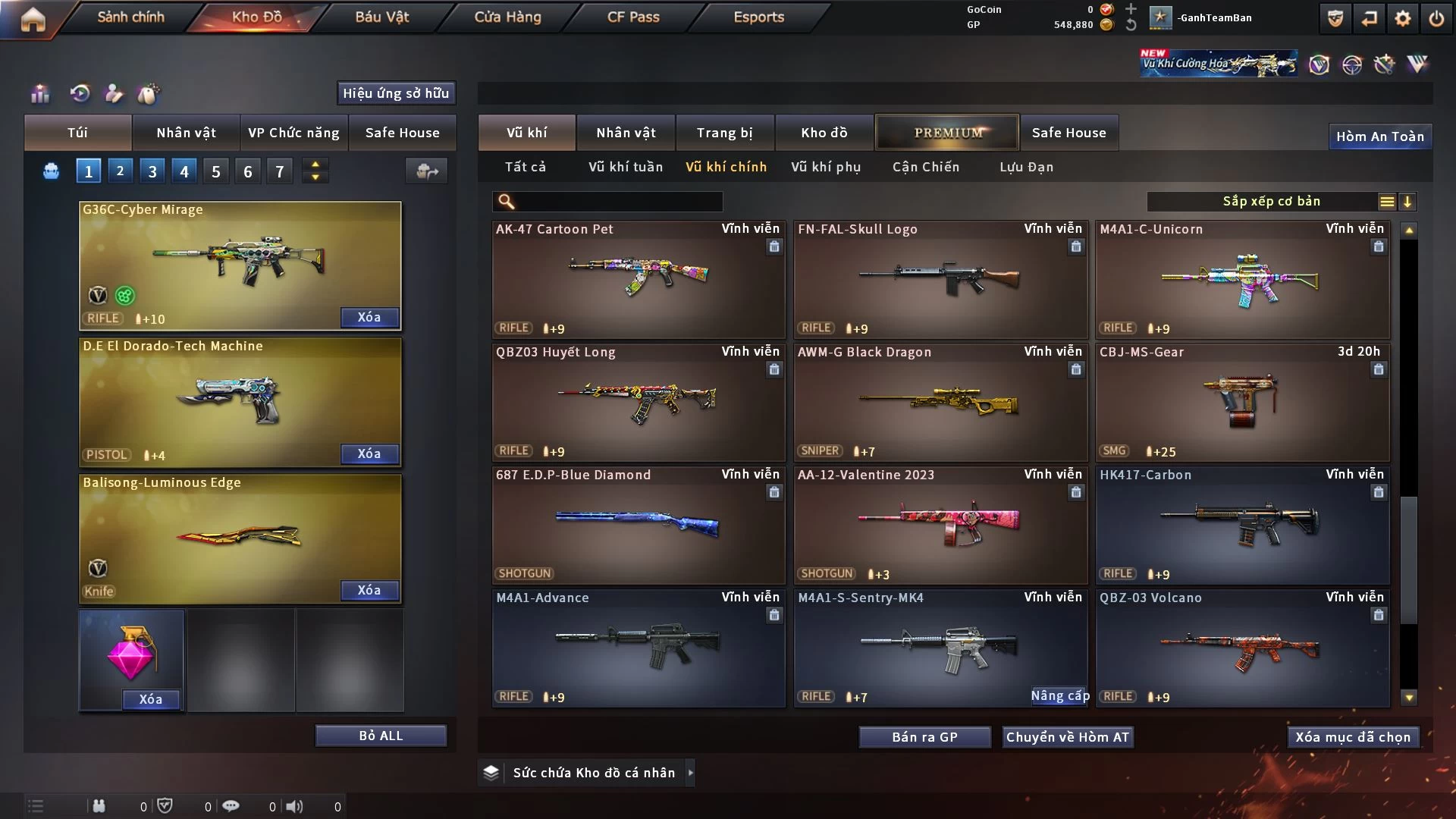Image resolution: width=1456 pixels, height=819 pixels.
Task: Go to the Sảnh chính lobby
Action: (x=130, y=17)
